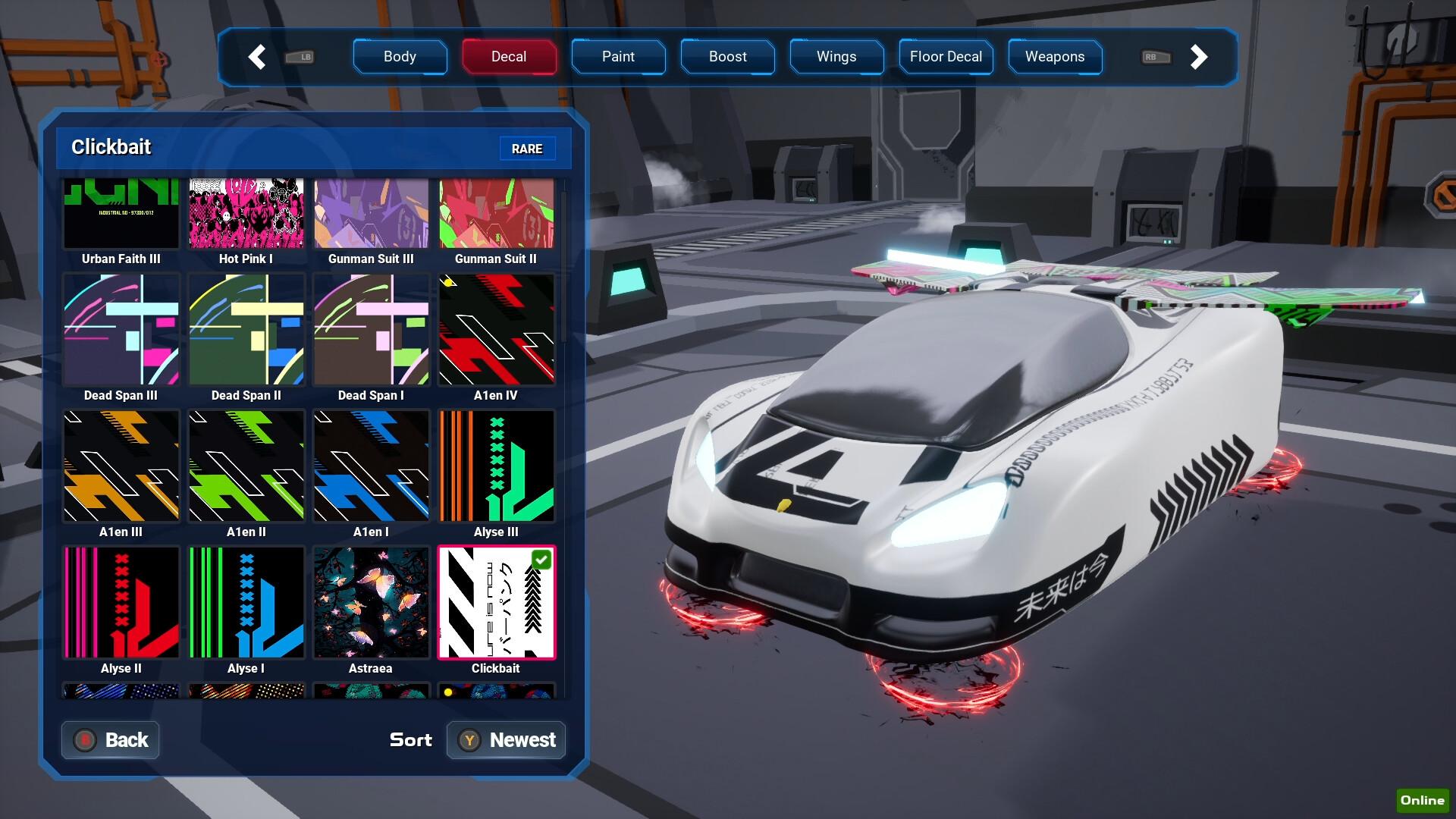Click the RARE rarity badge
The width and height of the screenshot is (1456, 819).
(528, 149)
